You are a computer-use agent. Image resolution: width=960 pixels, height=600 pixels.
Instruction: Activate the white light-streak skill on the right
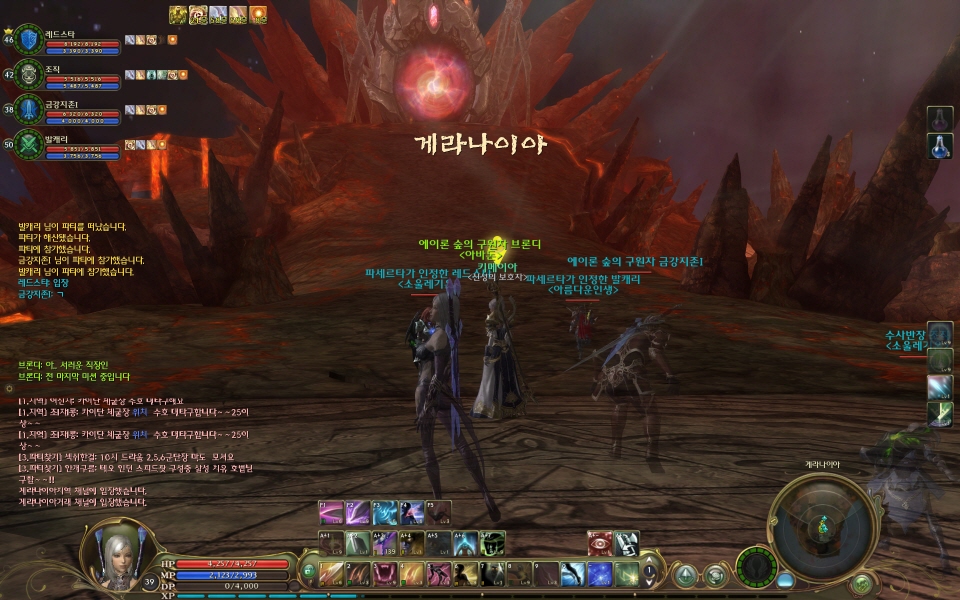pyautogui.click(x=939, y=386)
